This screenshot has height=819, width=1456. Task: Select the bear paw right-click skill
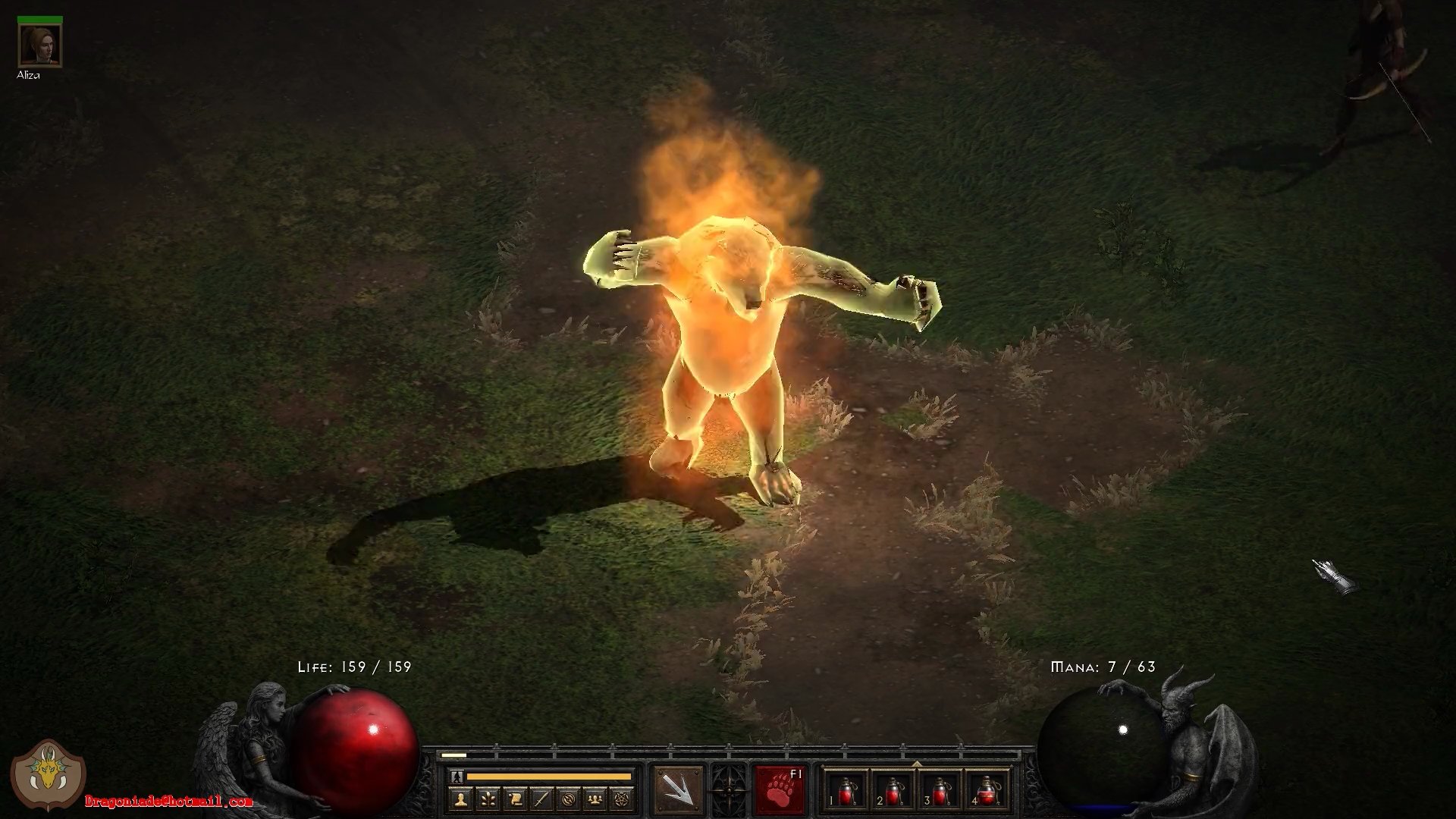[x=780, y=791]
